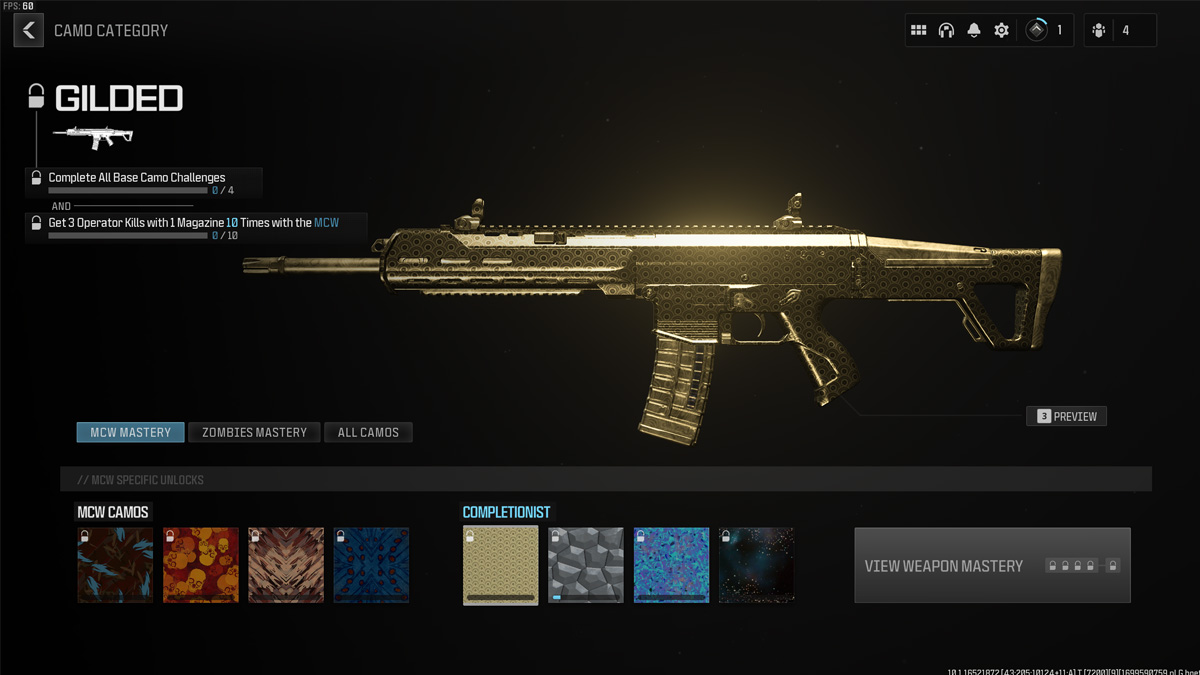
Task: Pick the dark starry completionist camo
Action: pos(757,566)
